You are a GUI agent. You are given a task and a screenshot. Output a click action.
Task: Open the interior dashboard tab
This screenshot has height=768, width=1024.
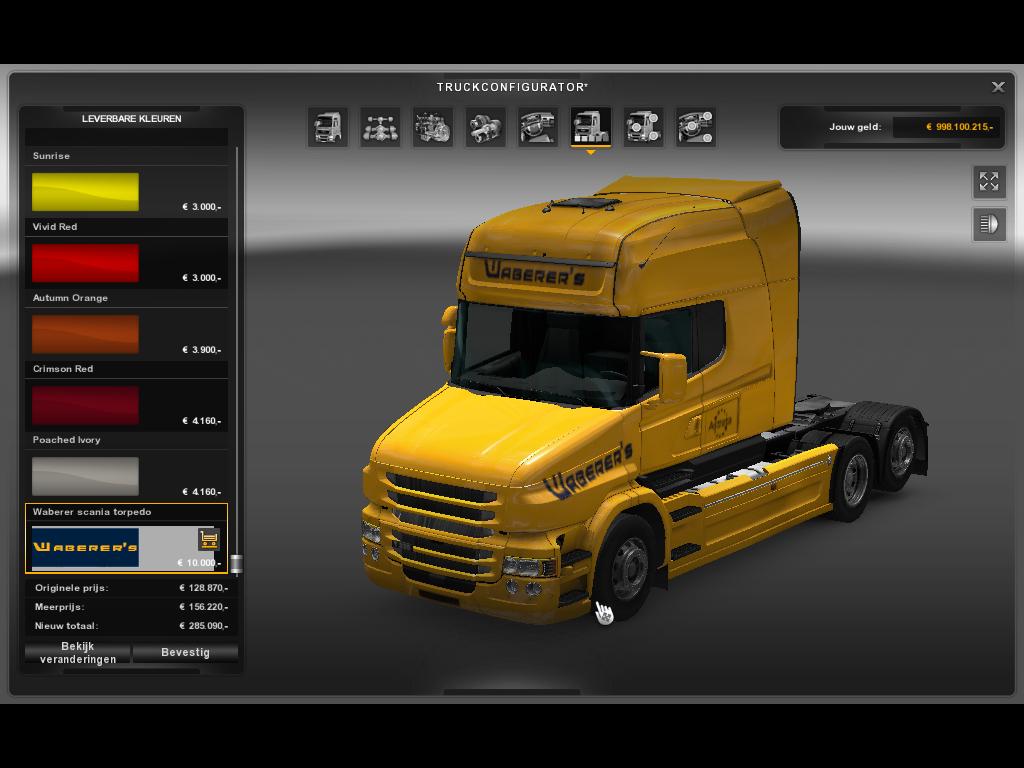pyautogui.click(x=538, y=127)
